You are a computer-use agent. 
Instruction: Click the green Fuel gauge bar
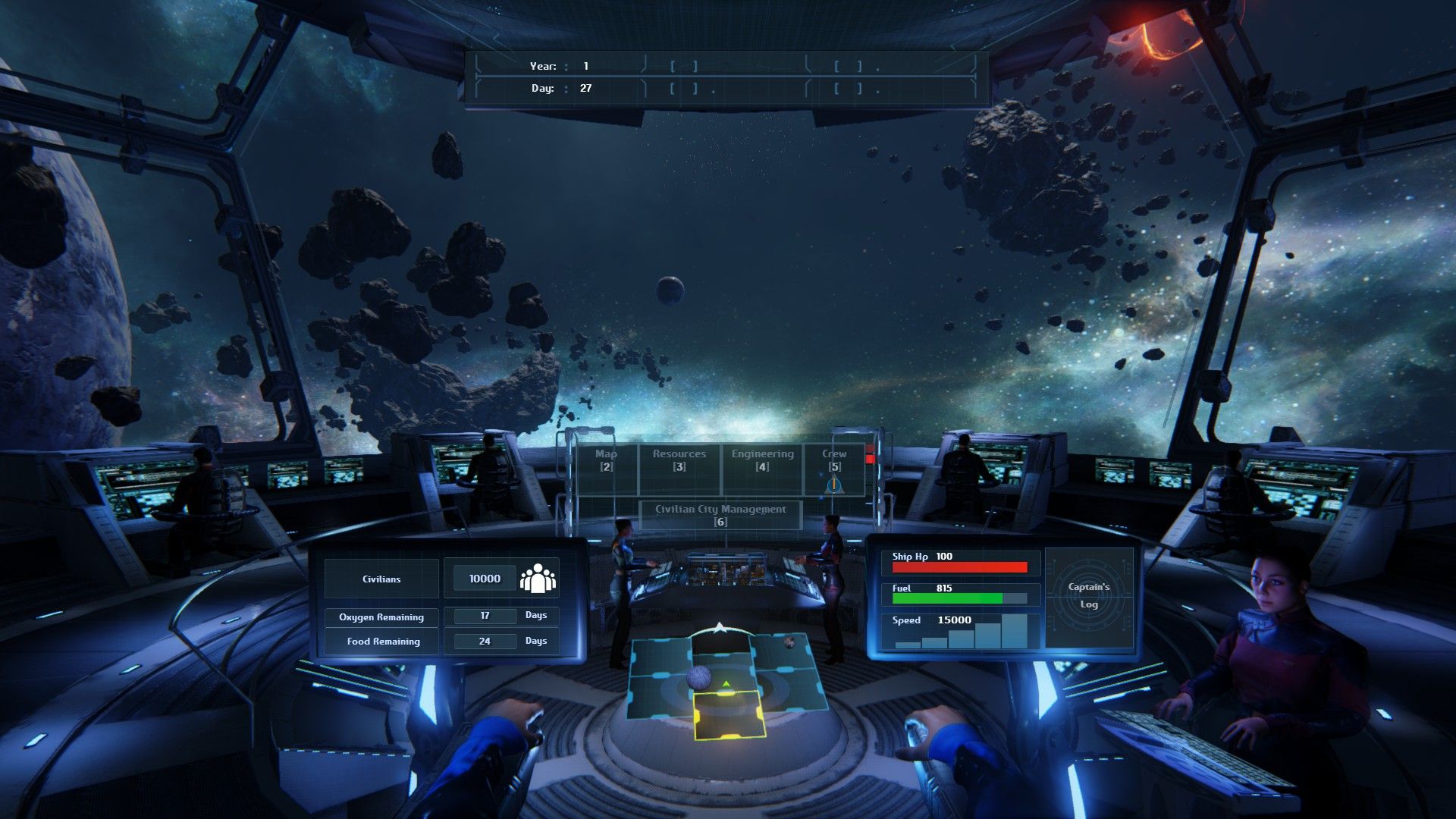click(x=948, y=600)
